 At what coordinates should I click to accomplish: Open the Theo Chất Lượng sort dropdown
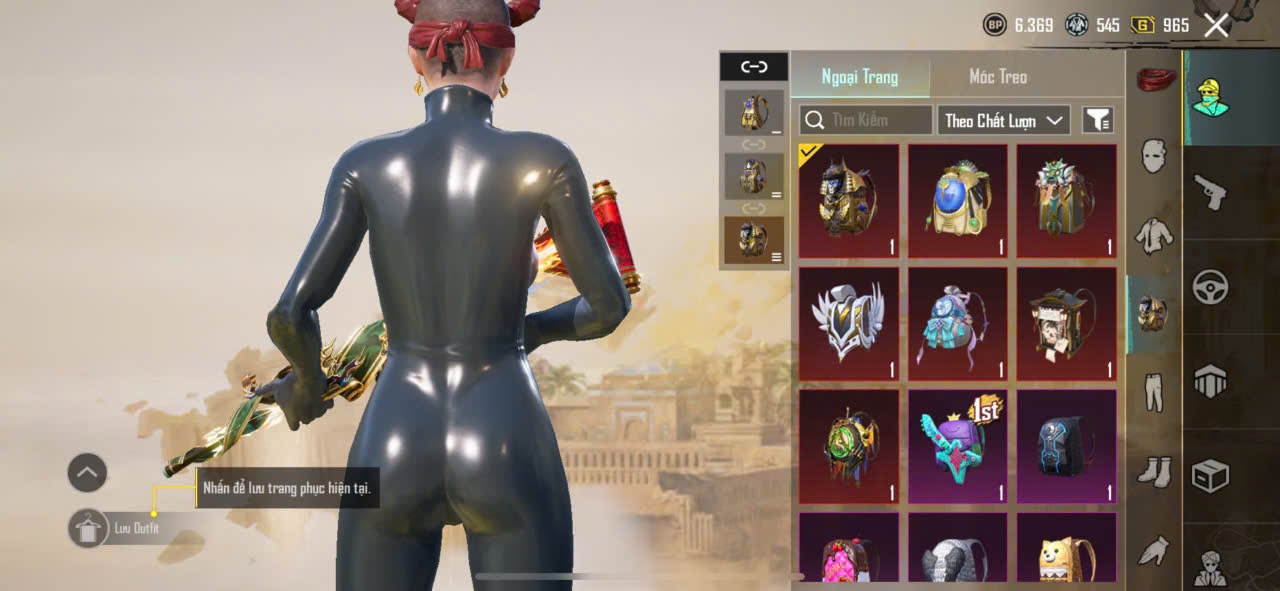click(x=1003, y=121)
